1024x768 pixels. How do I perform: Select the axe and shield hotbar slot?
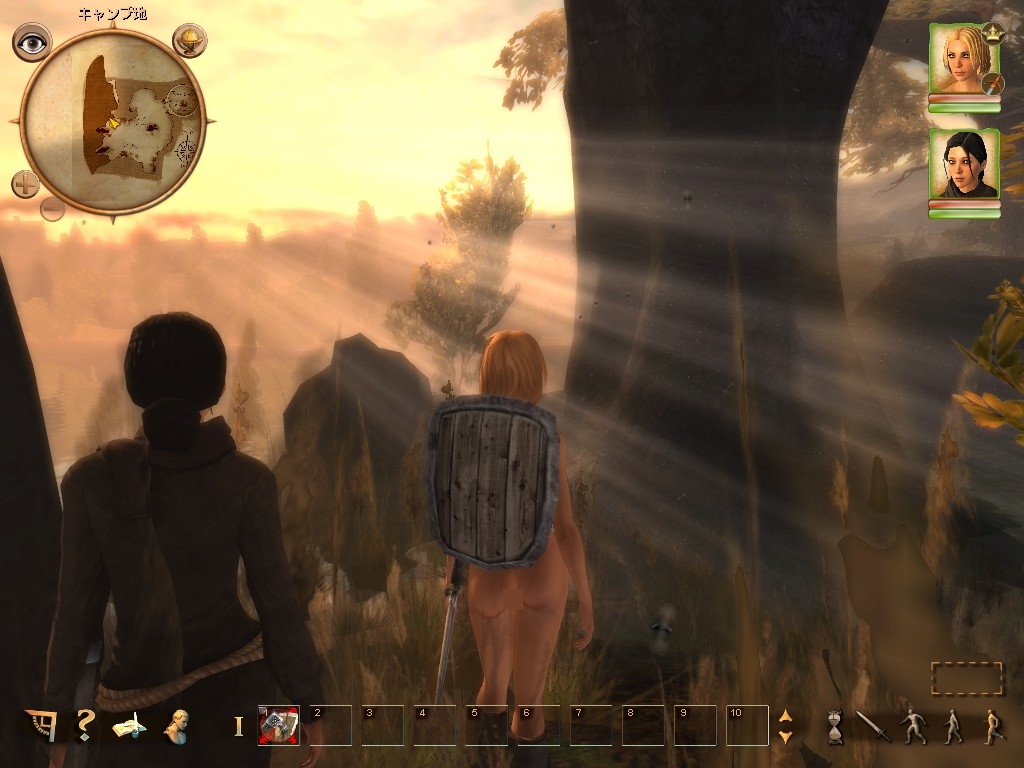click(x=279, y=725)
